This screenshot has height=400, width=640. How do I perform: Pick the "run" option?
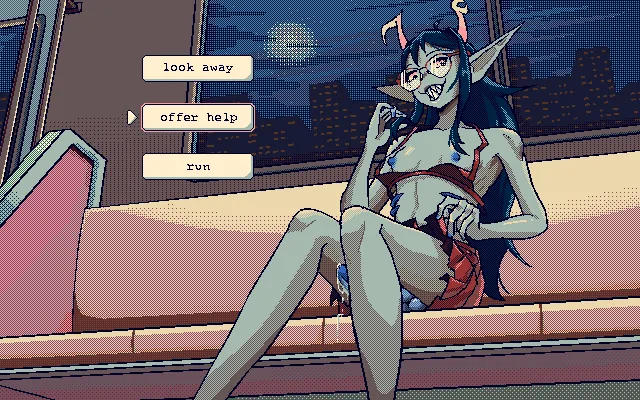pyautogui.click(x=197, y=166)
